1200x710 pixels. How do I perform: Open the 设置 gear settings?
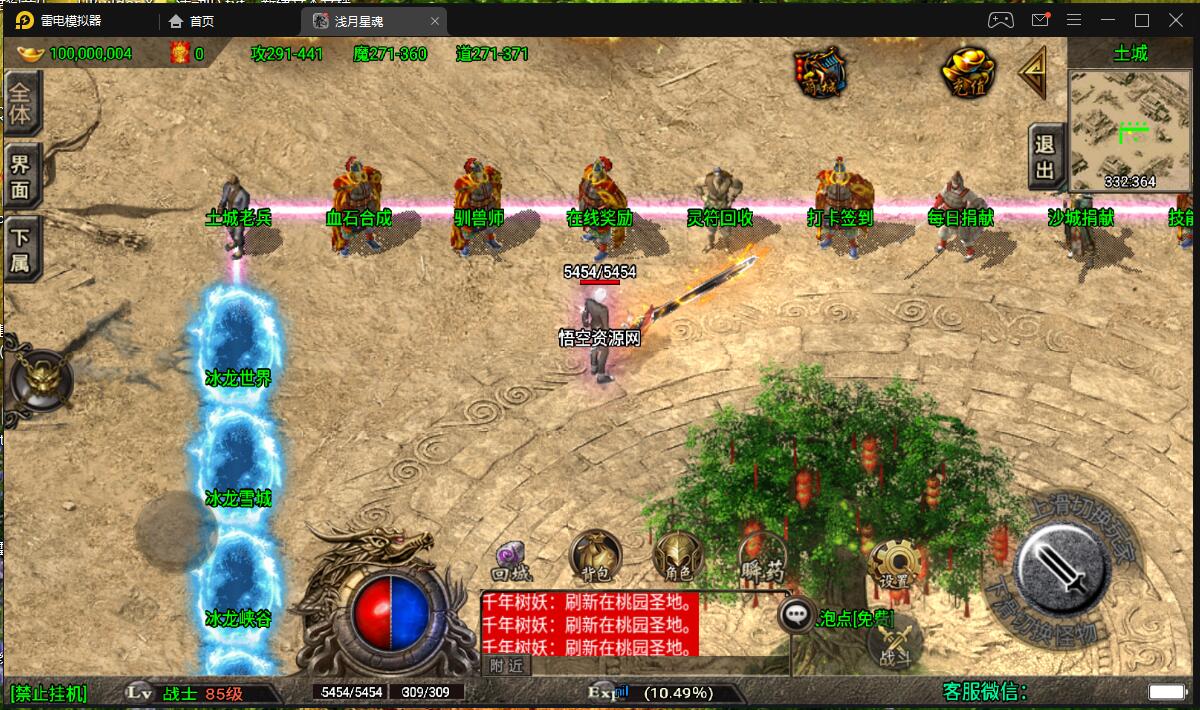[893, 565]
